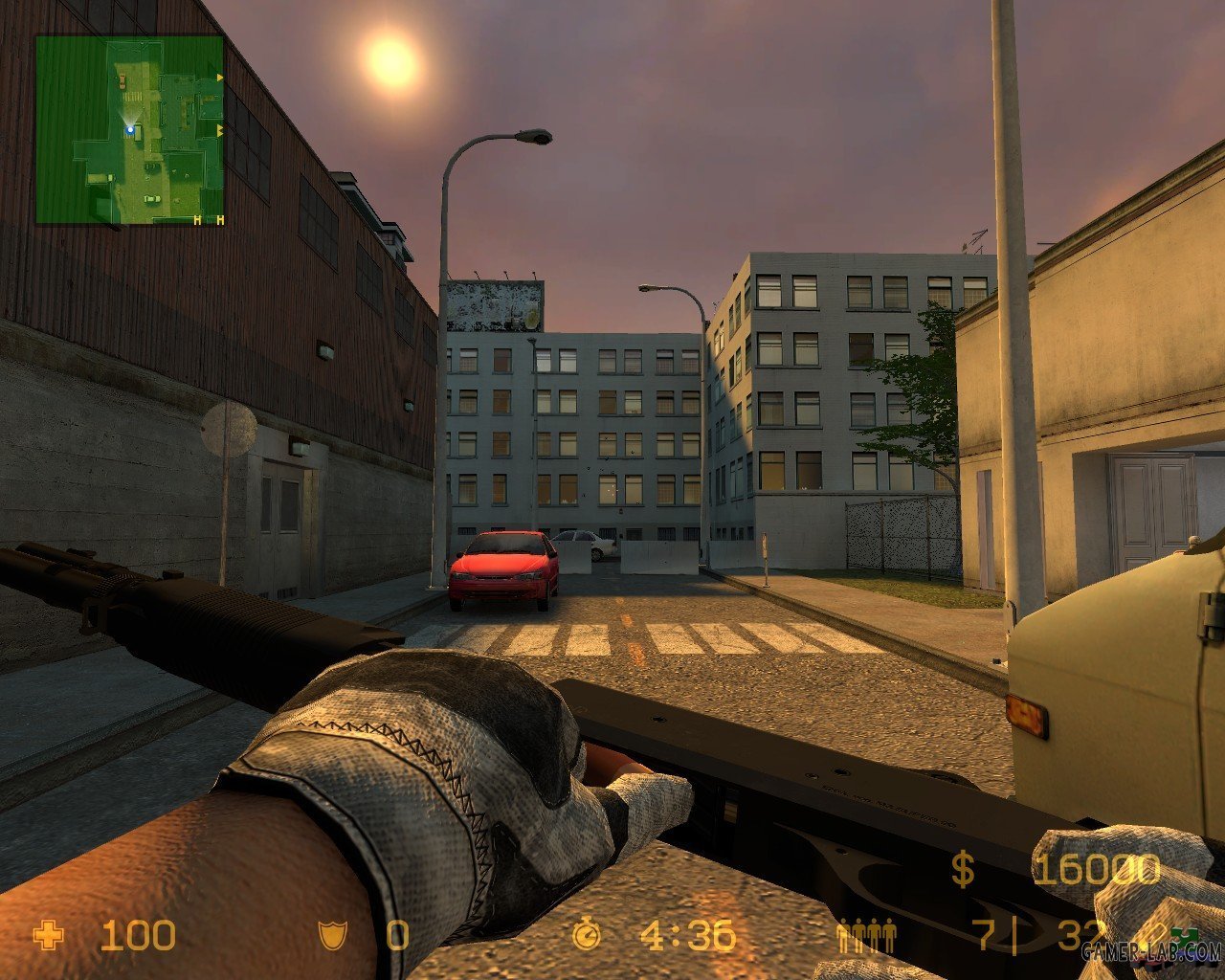1225x980 pixels.
Task: Click the green radar minimap
Action: pos(130,130)
